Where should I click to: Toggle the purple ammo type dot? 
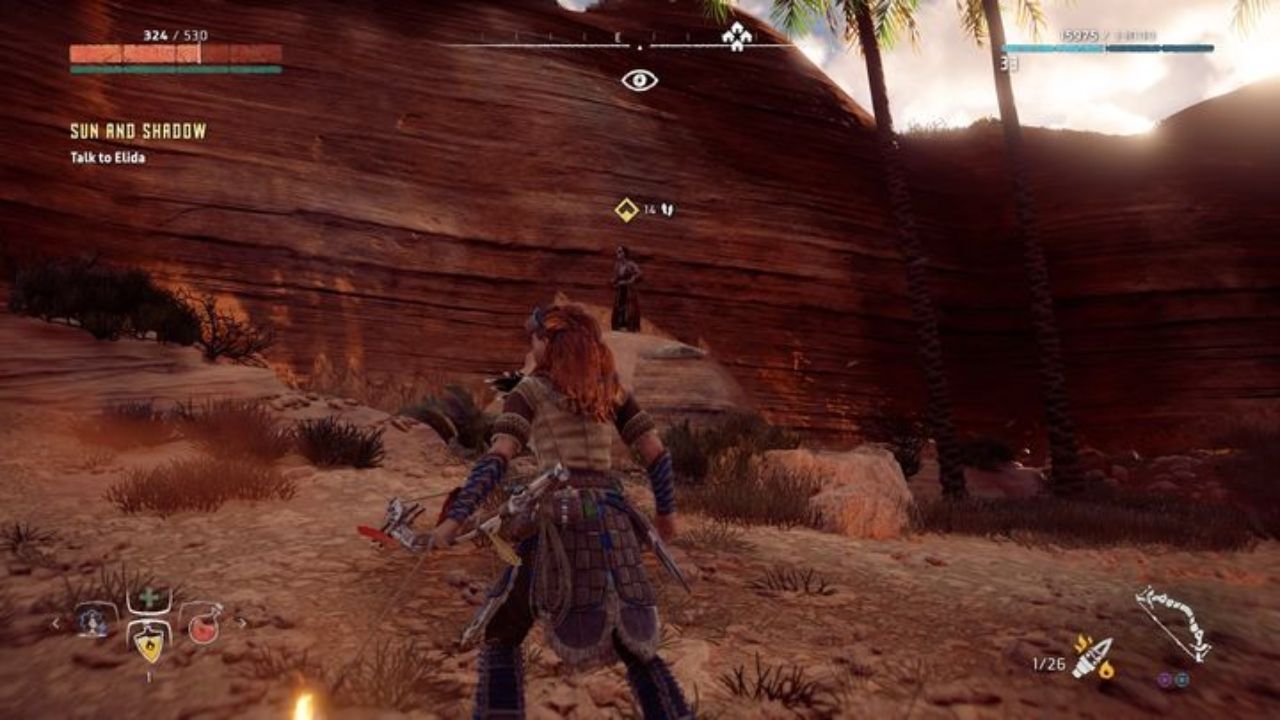[x=1163, y=679]
